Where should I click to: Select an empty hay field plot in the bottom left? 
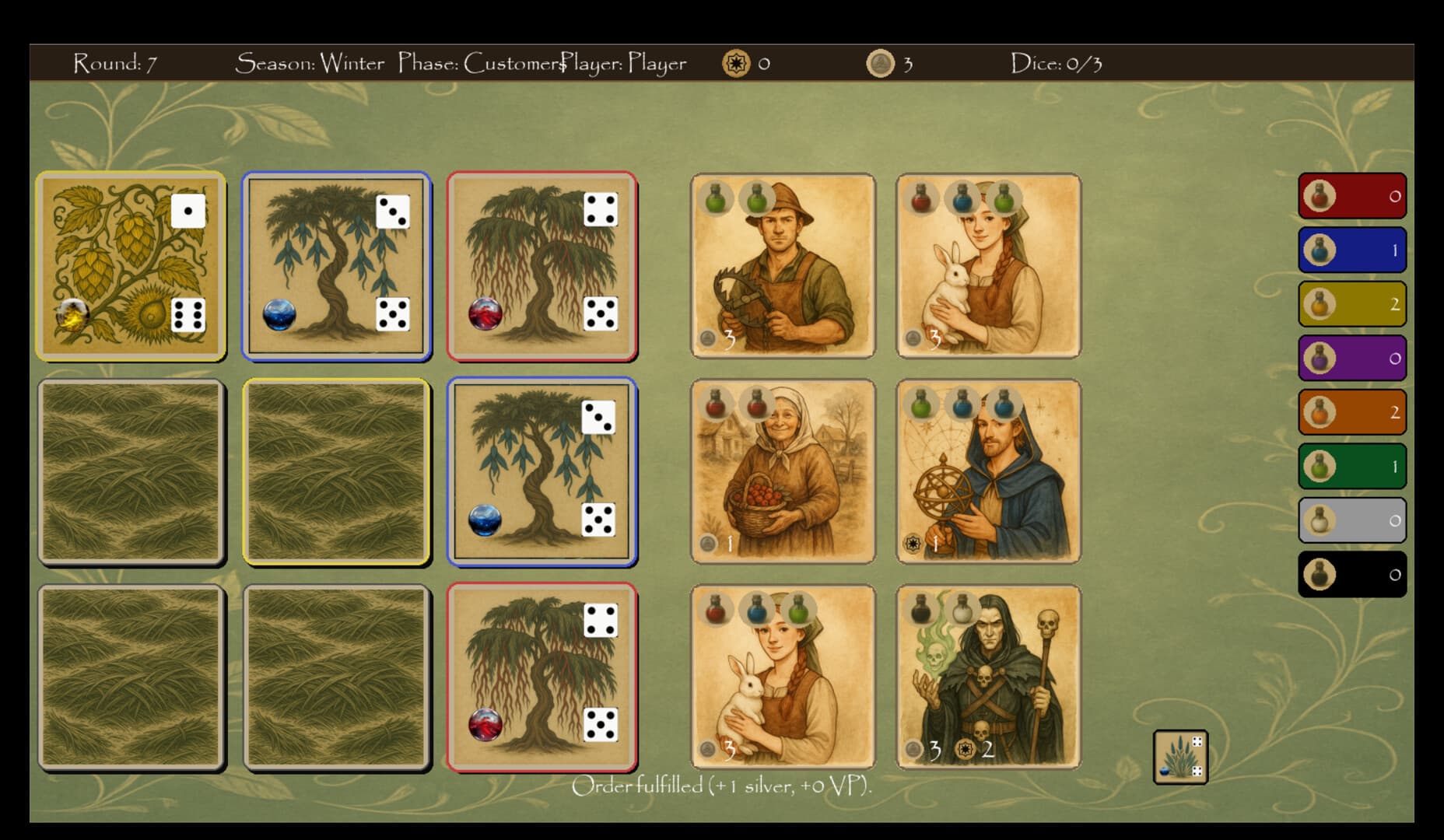pos(131,673)
